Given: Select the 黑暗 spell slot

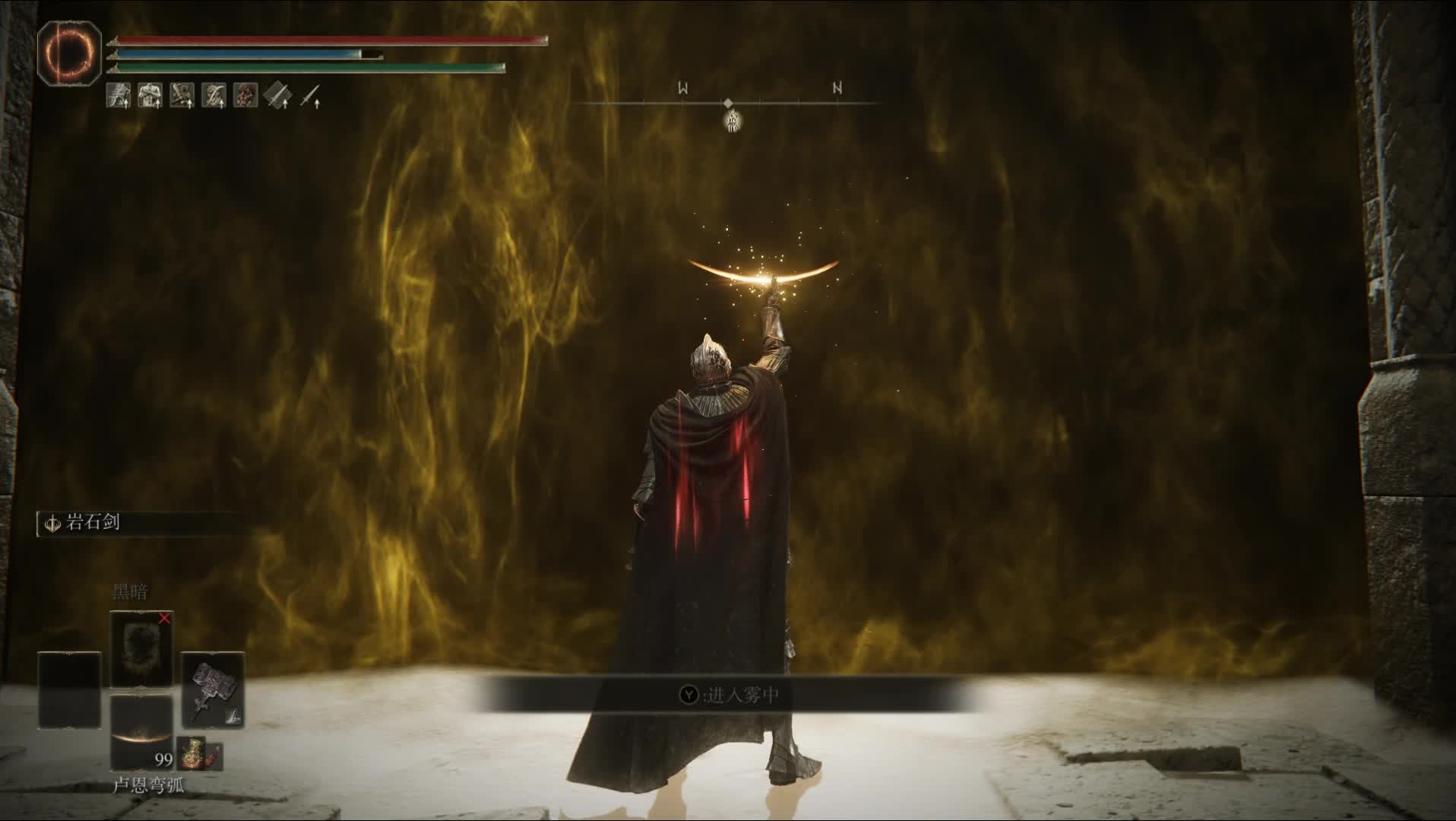Looking at the screenshot, I should click(x=141, y=648).
